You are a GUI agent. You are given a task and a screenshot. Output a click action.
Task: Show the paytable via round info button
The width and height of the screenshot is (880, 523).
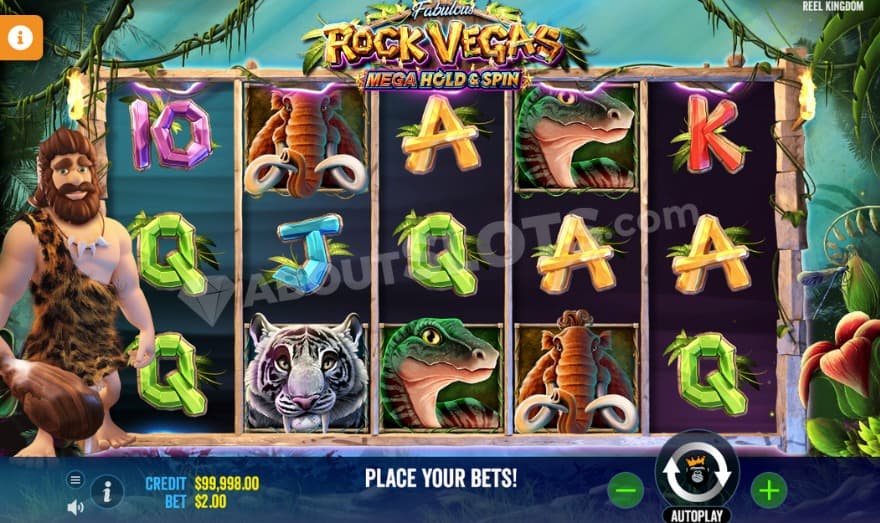107,491
